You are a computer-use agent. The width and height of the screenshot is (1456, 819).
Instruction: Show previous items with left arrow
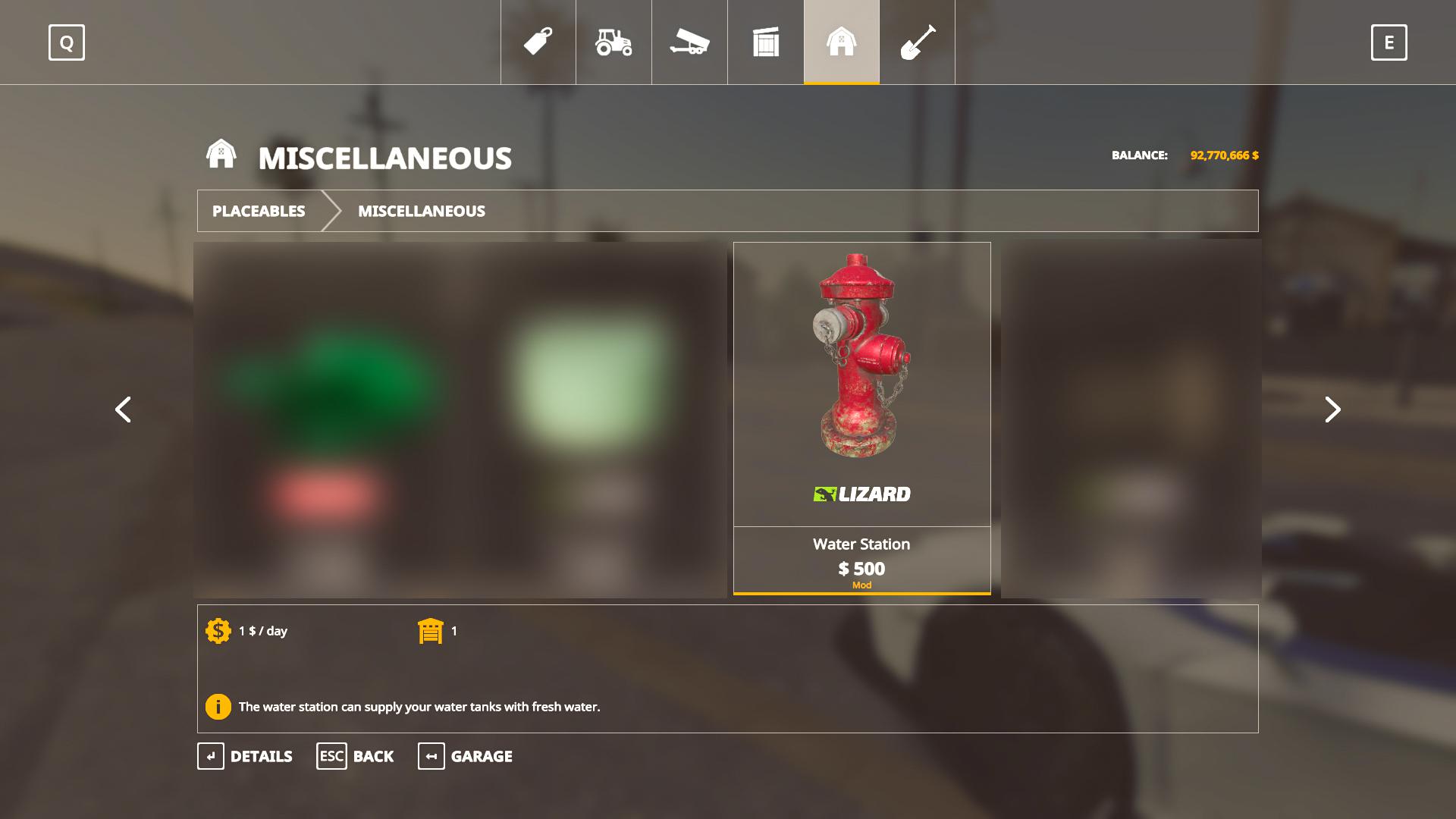pos(123,409)
